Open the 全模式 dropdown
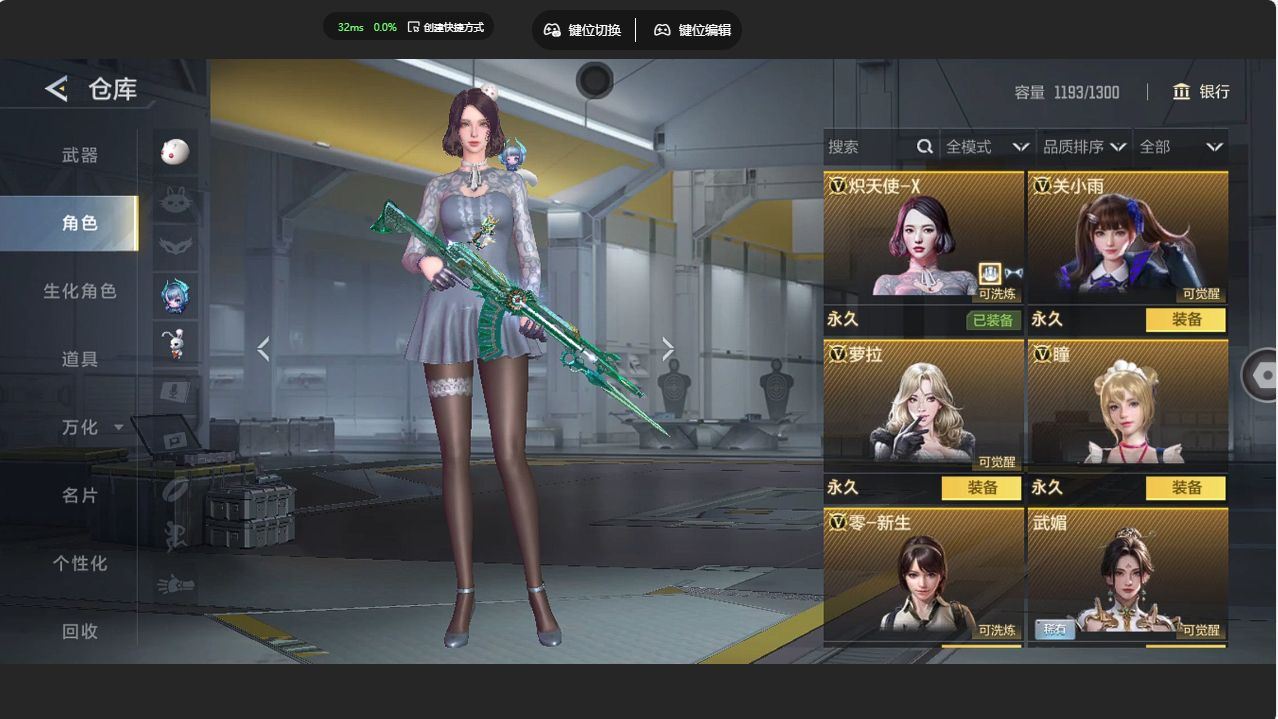The image size is (1278, 719). click(x=986, y=147)
